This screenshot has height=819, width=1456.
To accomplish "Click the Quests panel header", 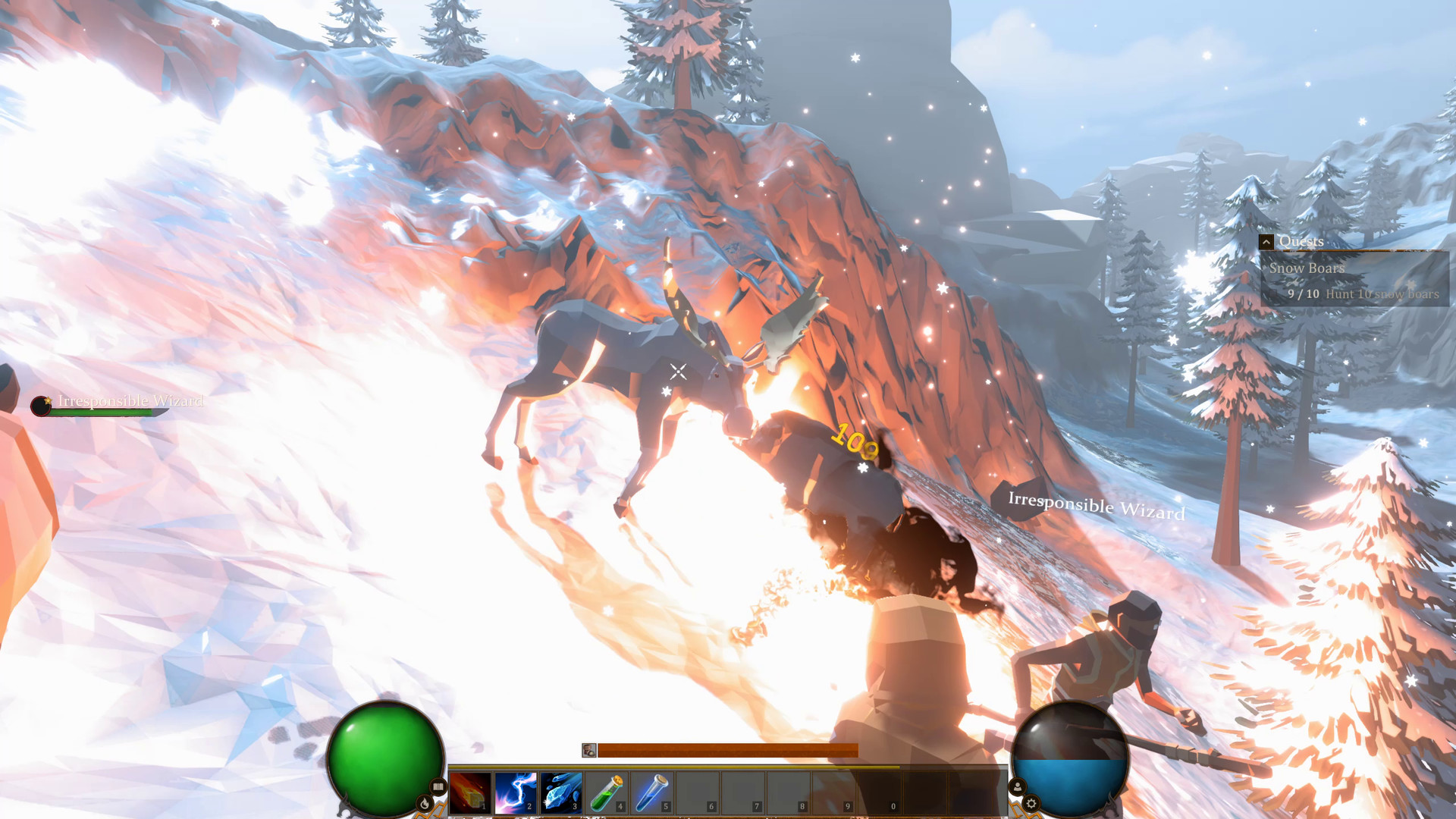I will tap(1301, 240).
